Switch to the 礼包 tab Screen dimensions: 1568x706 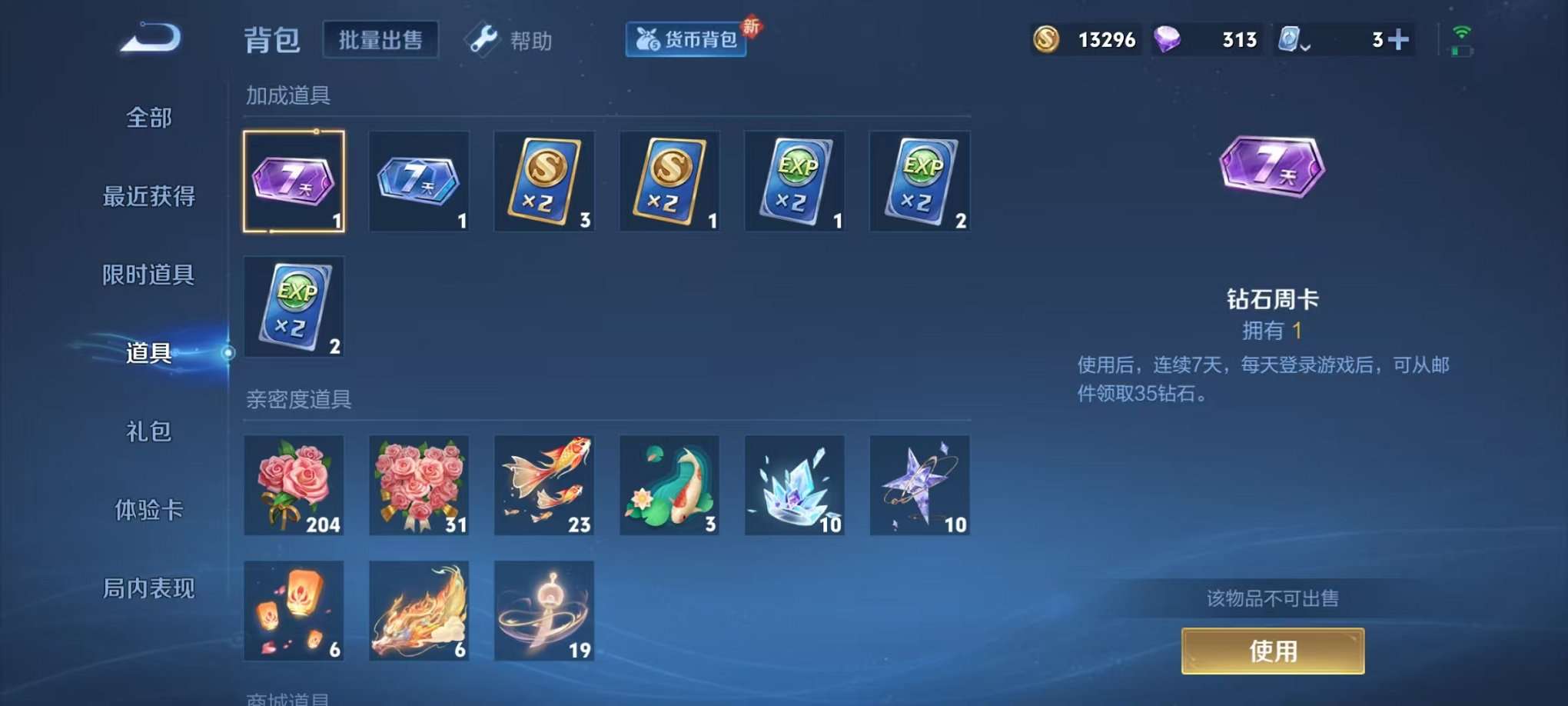pyautogui.click(x=148, y=433)
